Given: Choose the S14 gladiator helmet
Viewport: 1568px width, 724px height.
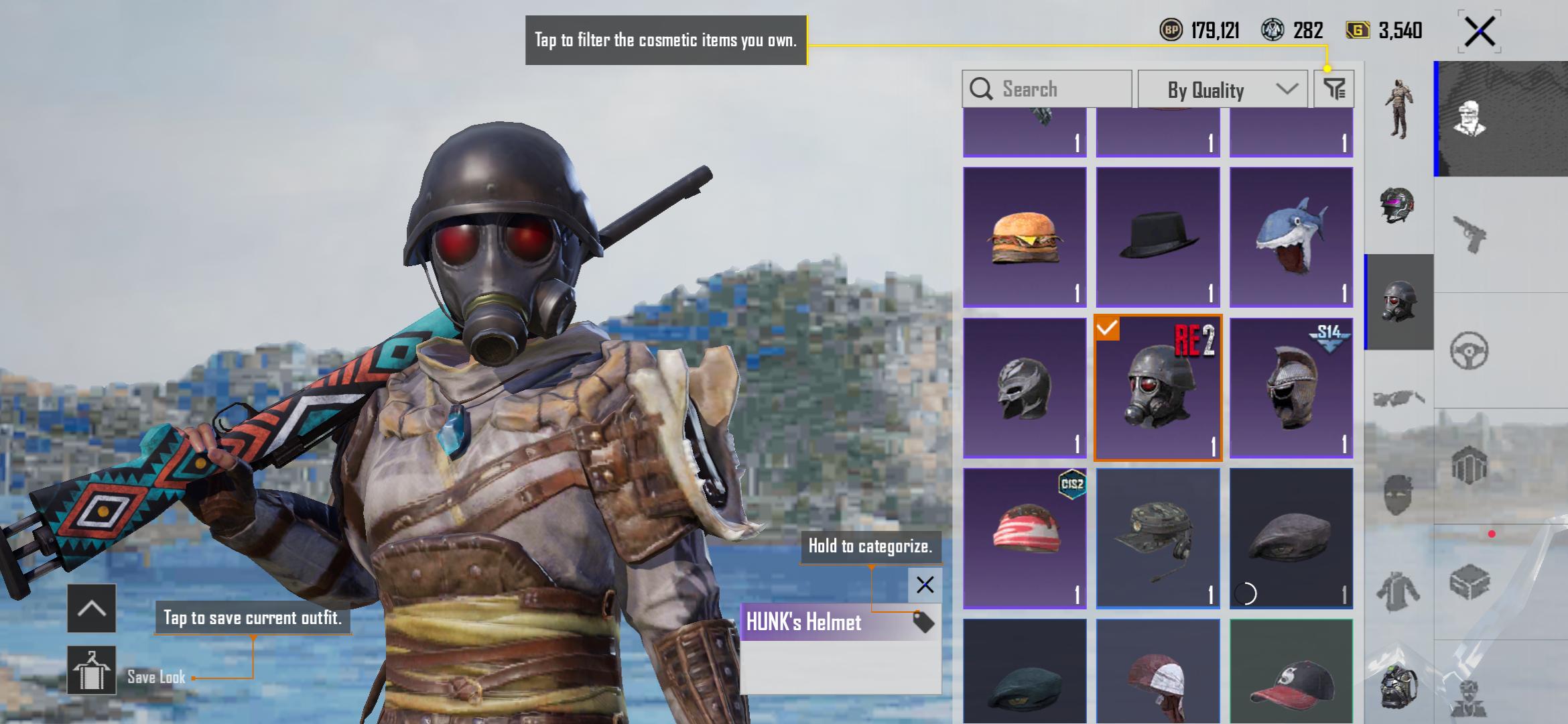Looking at the screenshot, I should coord(1291,388).
